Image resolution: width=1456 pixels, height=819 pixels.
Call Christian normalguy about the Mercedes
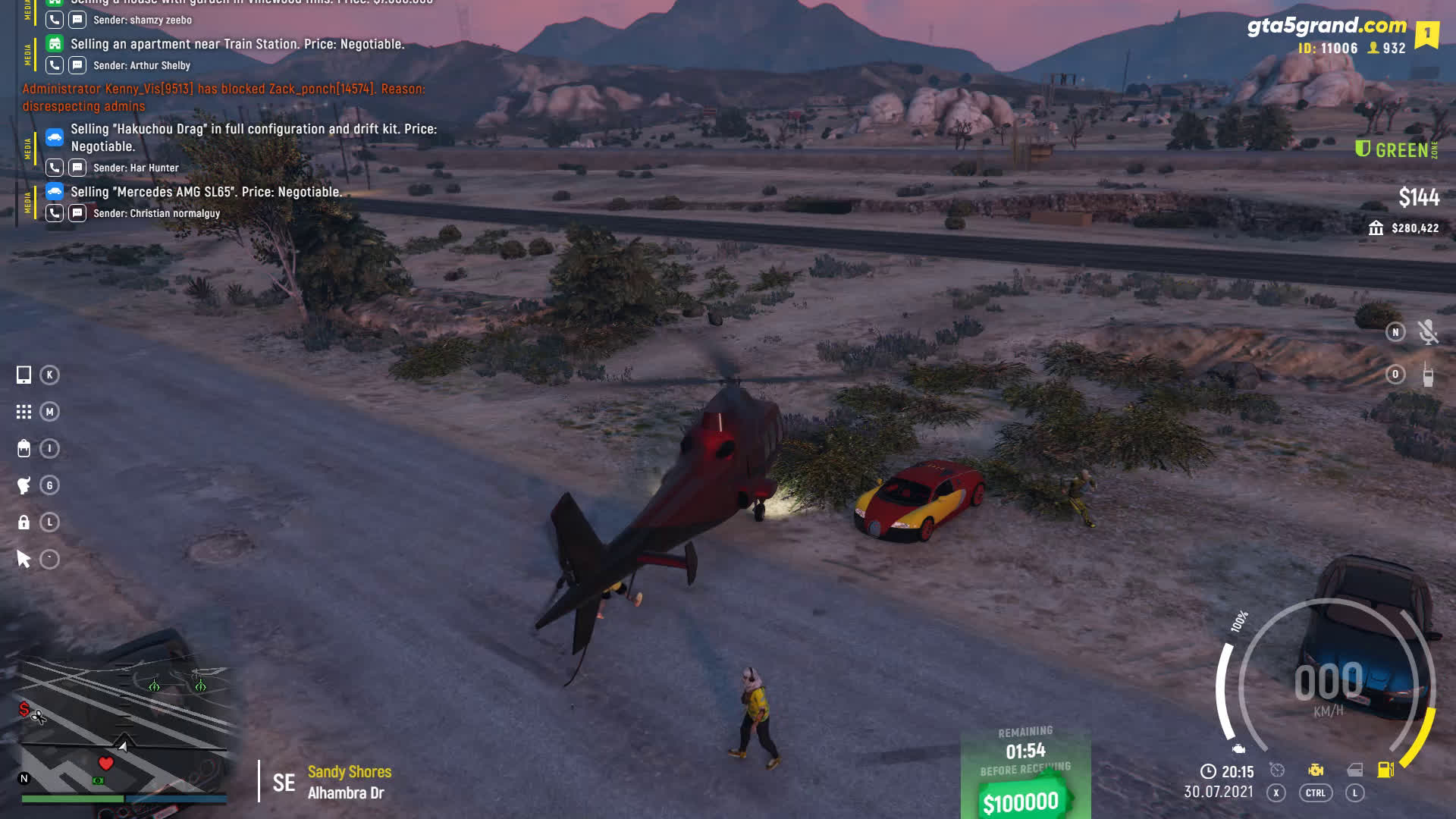tap(55, 213)
